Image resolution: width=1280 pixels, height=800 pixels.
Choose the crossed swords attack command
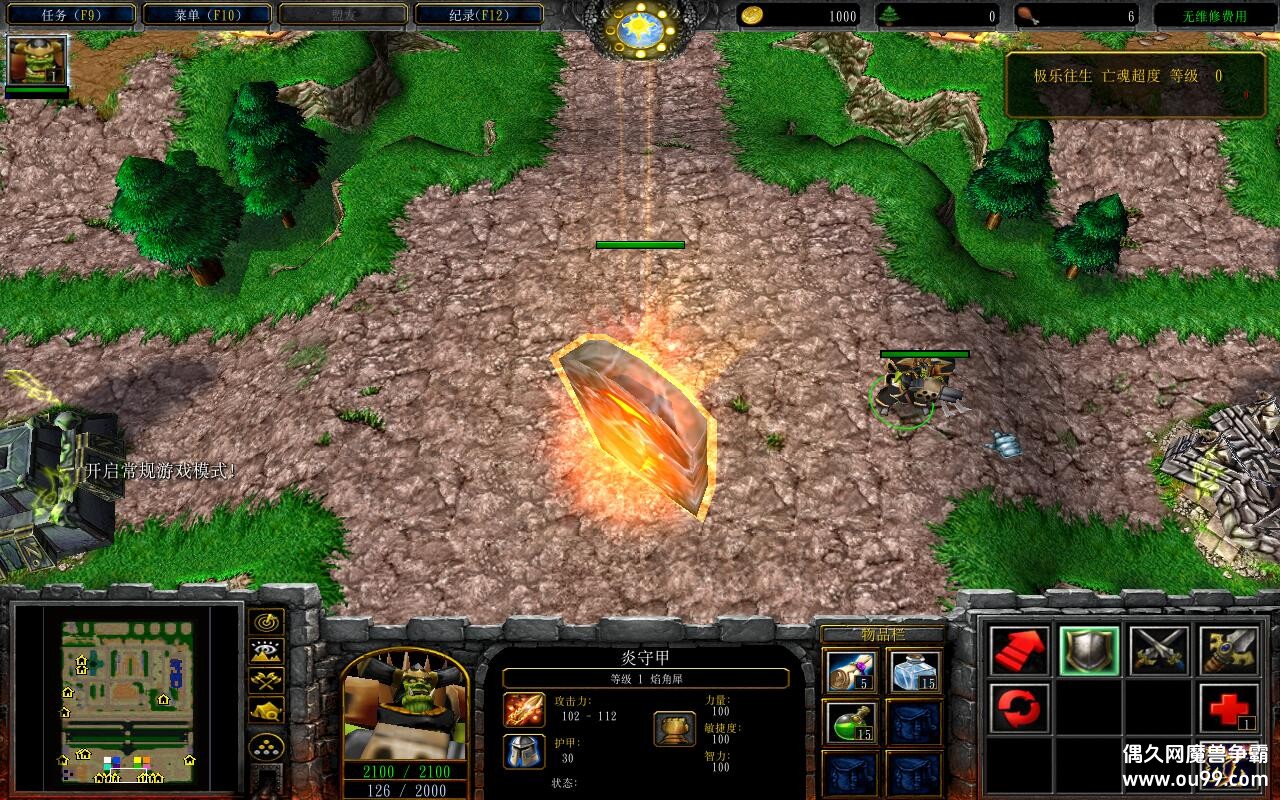pyautogui.click(x=1159, y=651)
